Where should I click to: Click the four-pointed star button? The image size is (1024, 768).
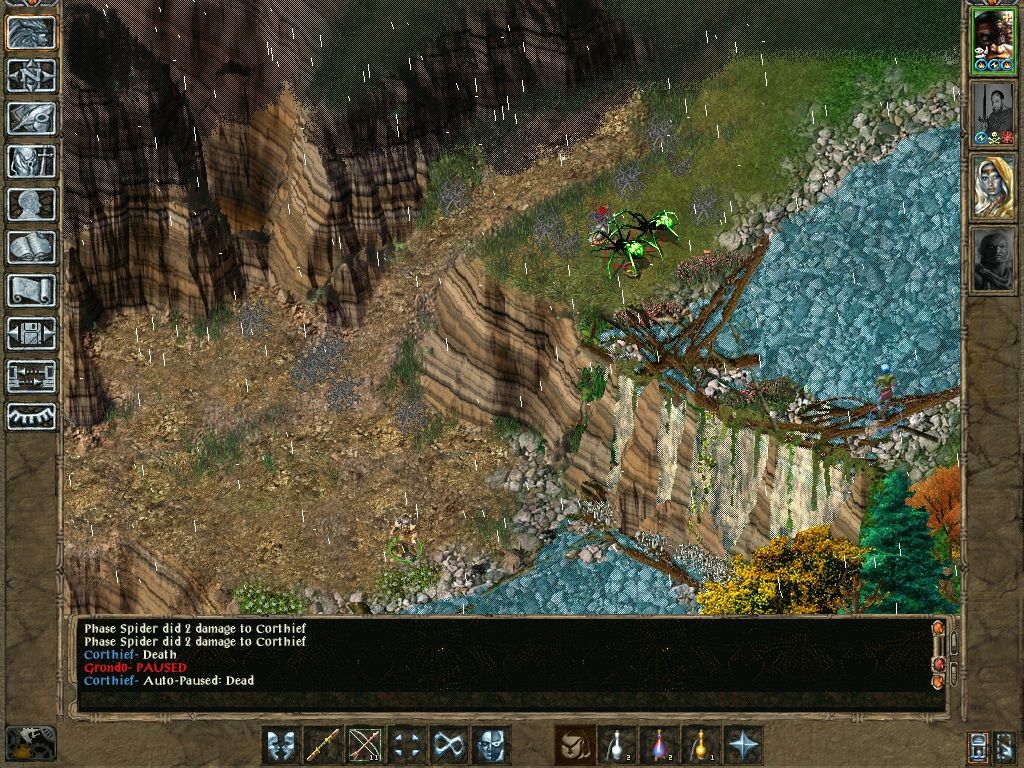[743, 745]
